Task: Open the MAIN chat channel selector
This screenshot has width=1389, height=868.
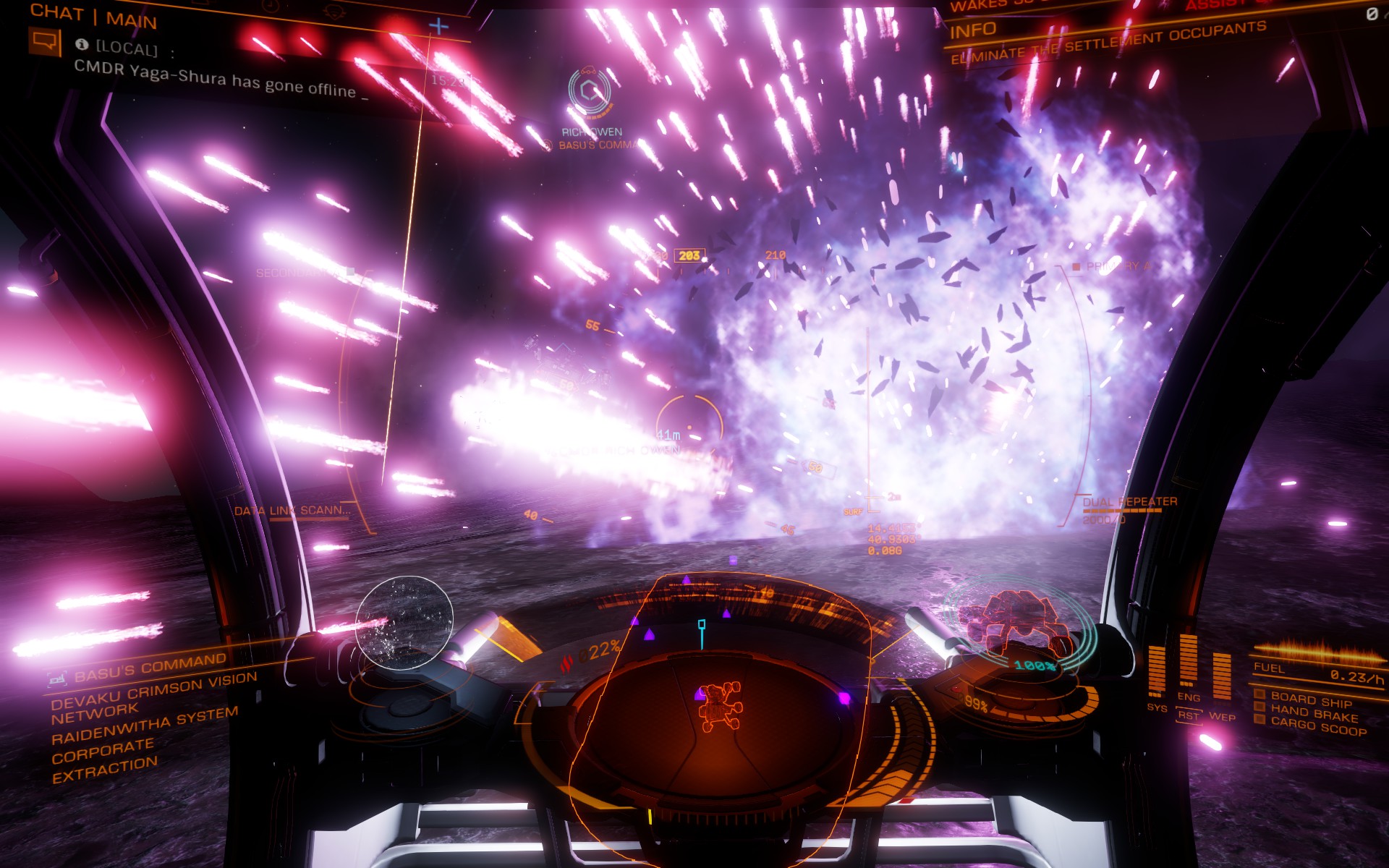Action: [x=132, y=20]
